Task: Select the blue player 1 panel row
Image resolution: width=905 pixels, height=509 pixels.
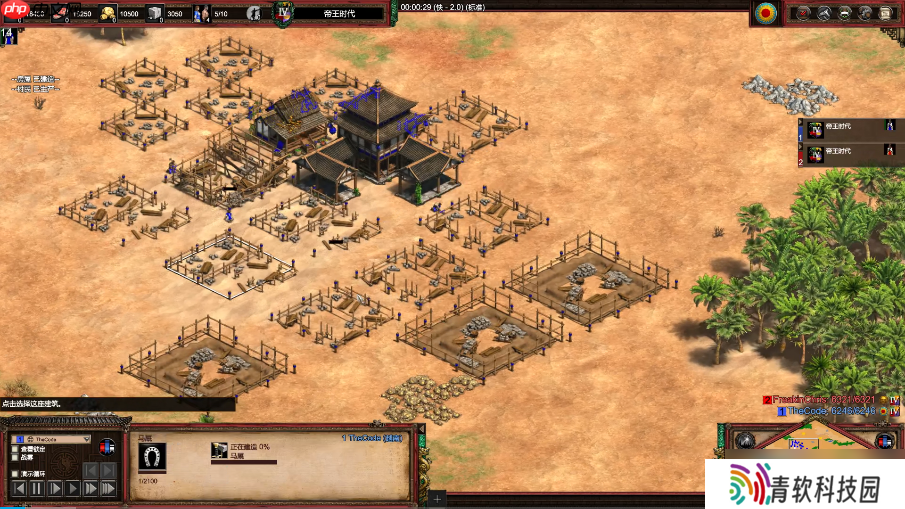Action: [847, 128]
